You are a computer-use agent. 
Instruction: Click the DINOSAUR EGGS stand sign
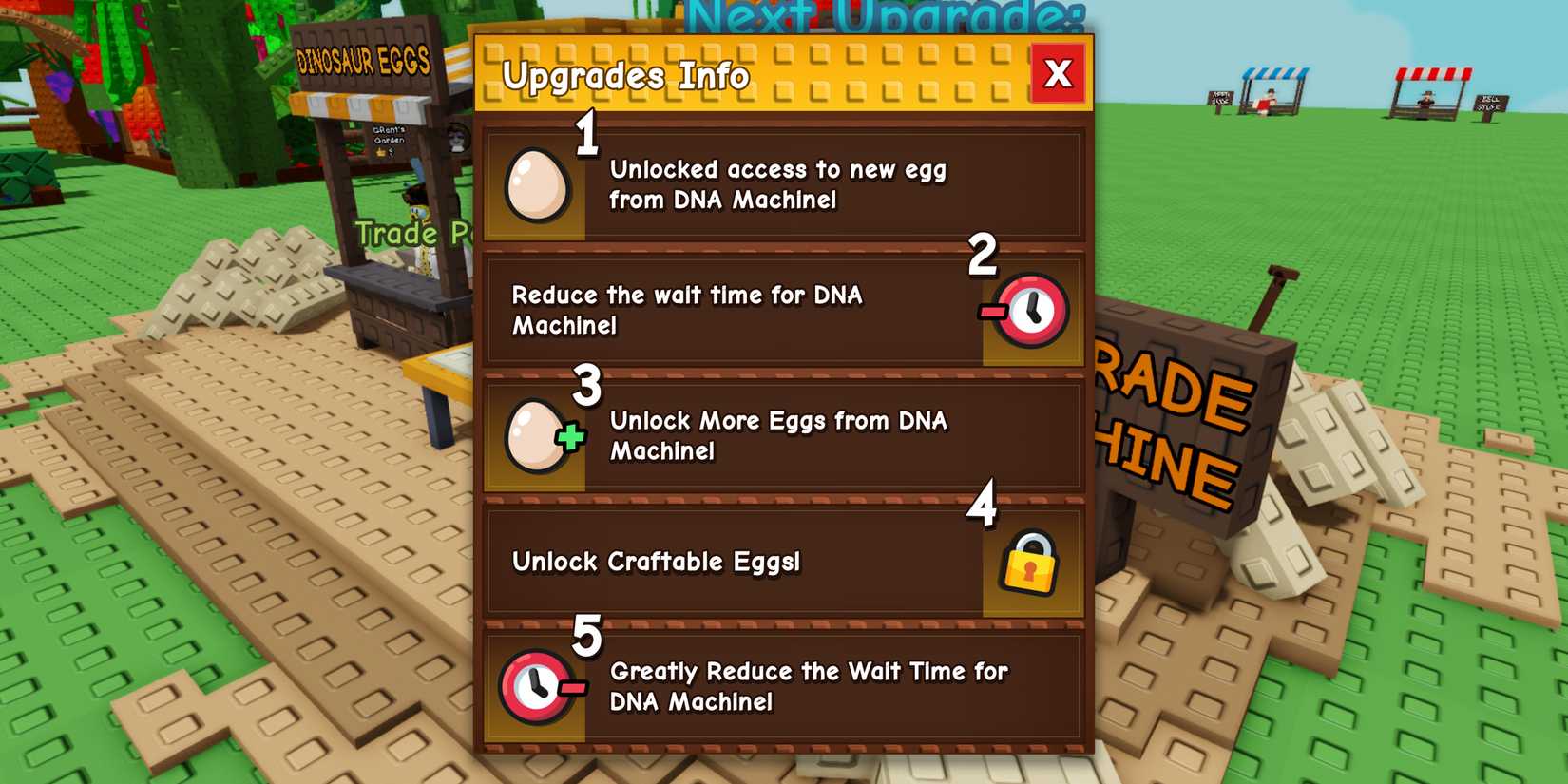pos(364,60)
